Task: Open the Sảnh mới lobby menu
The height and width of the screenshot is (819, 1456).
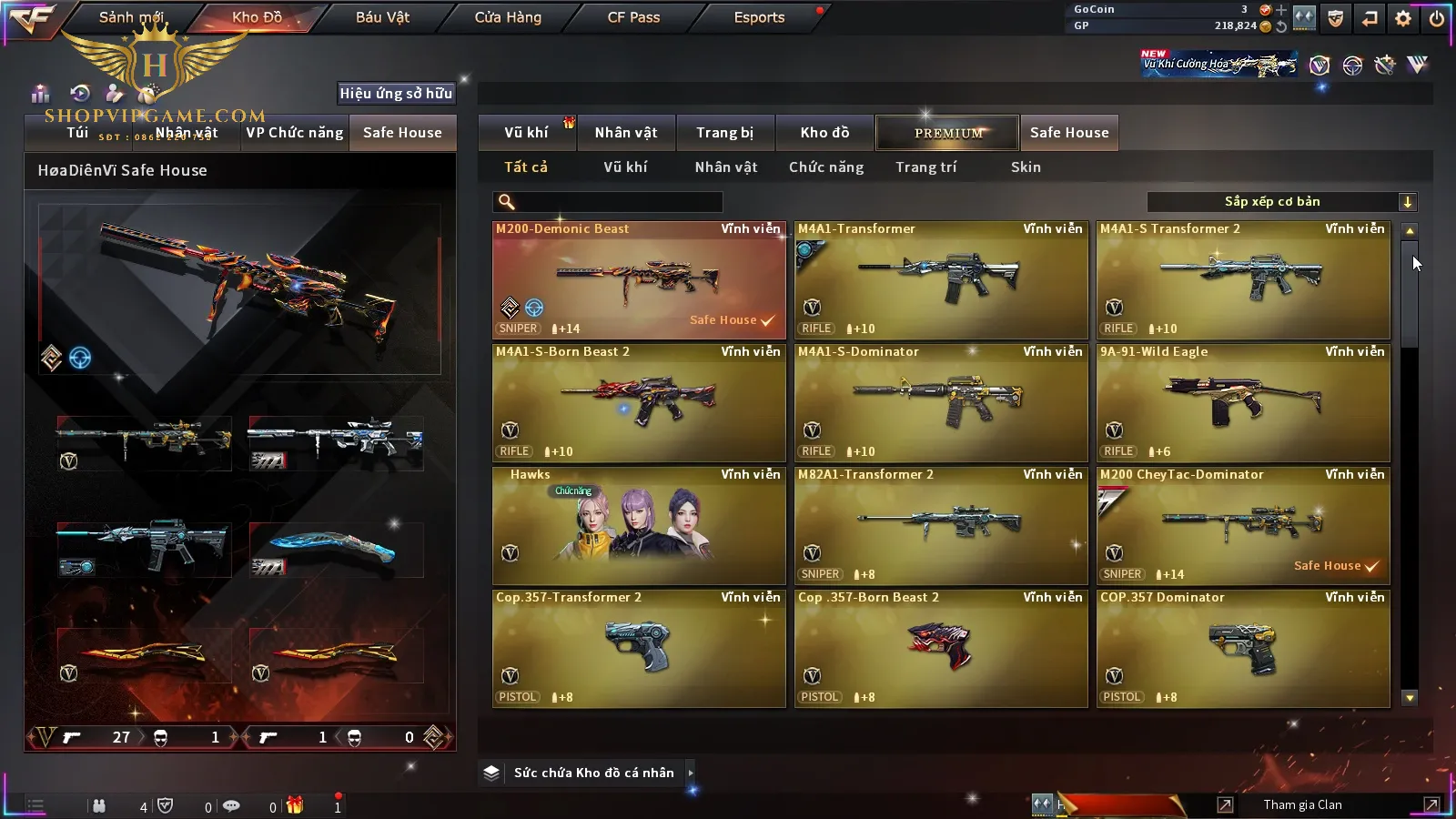Action: point(131,17)
